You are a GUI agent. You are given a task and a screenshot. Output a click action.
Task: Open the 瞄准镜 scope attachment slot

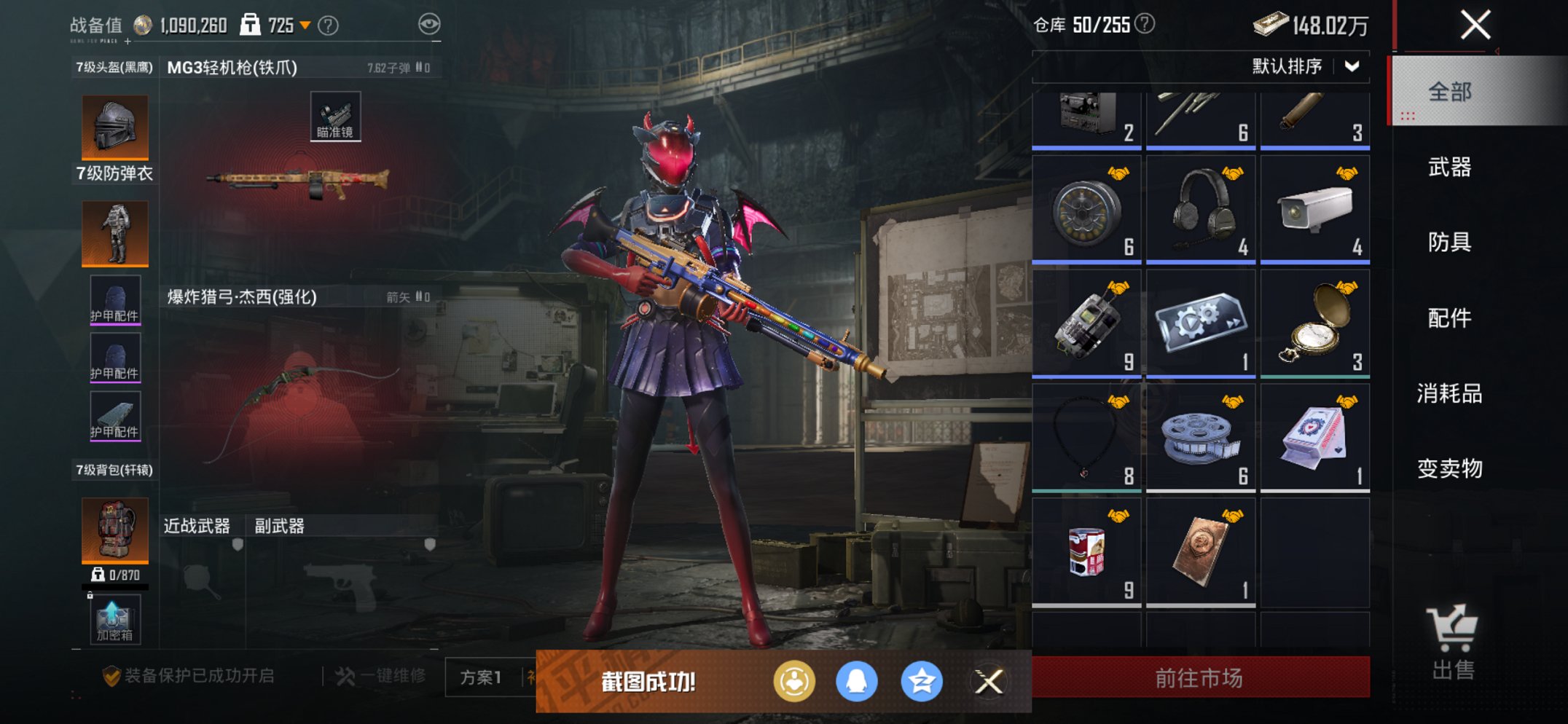[x=337, y=115]
